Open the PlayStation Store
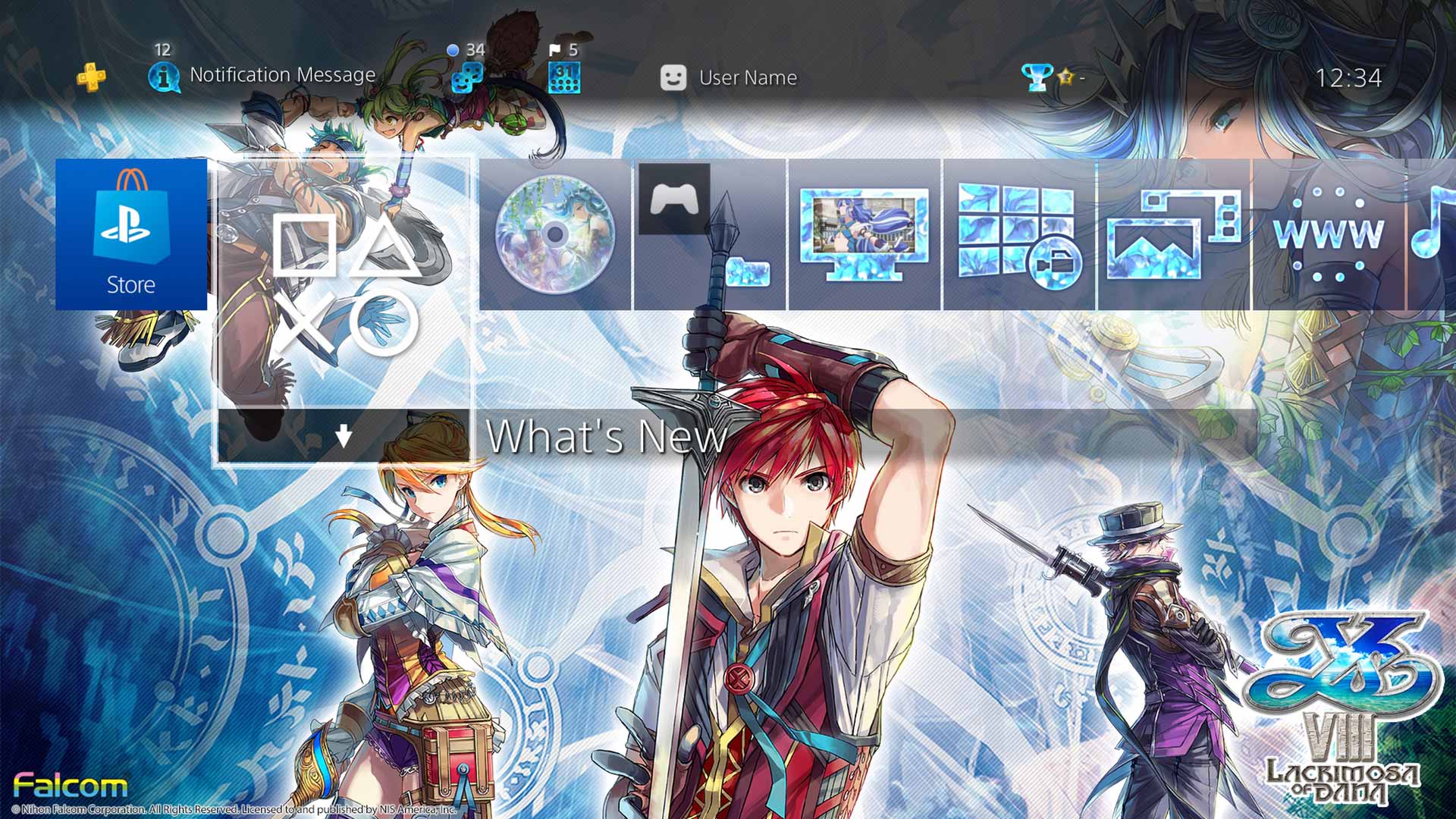The width and height of the screenshot is (1456, 819). pyautogui.click(x=130, y=235)
